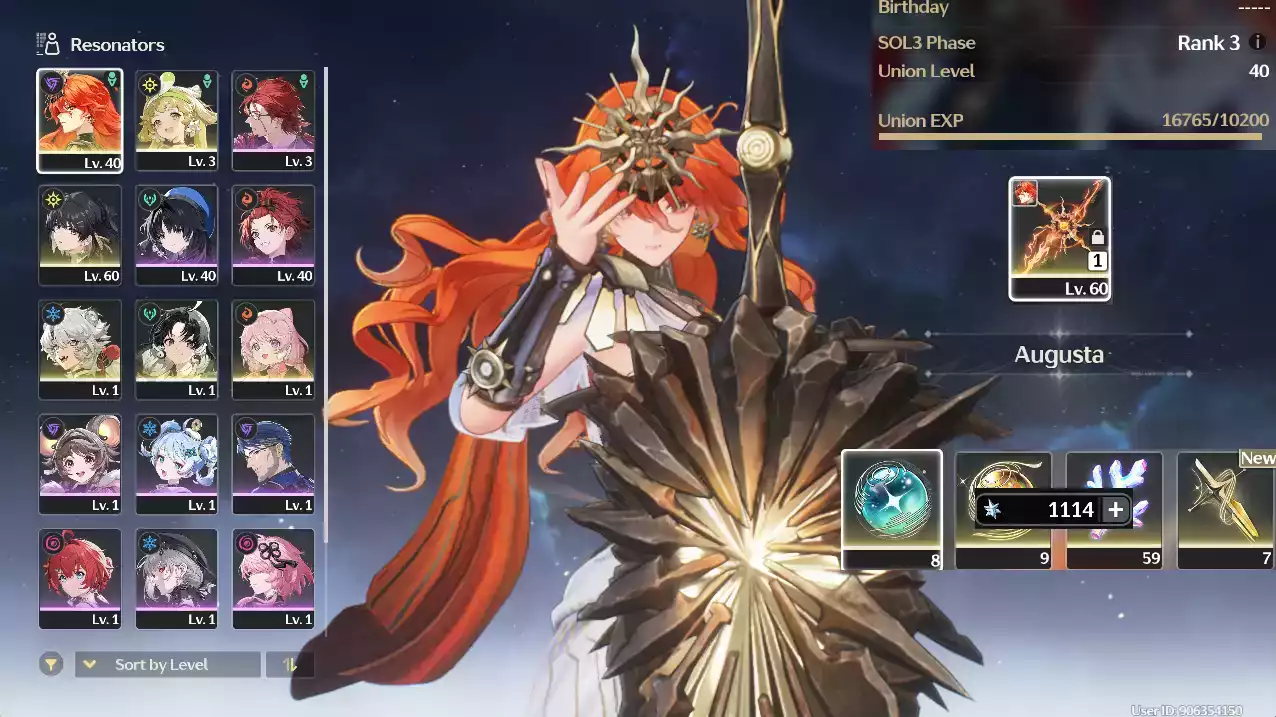1276x717 pixels.
Task: Select the red-haired resonator with blue eyes
Action: [80, 578]
